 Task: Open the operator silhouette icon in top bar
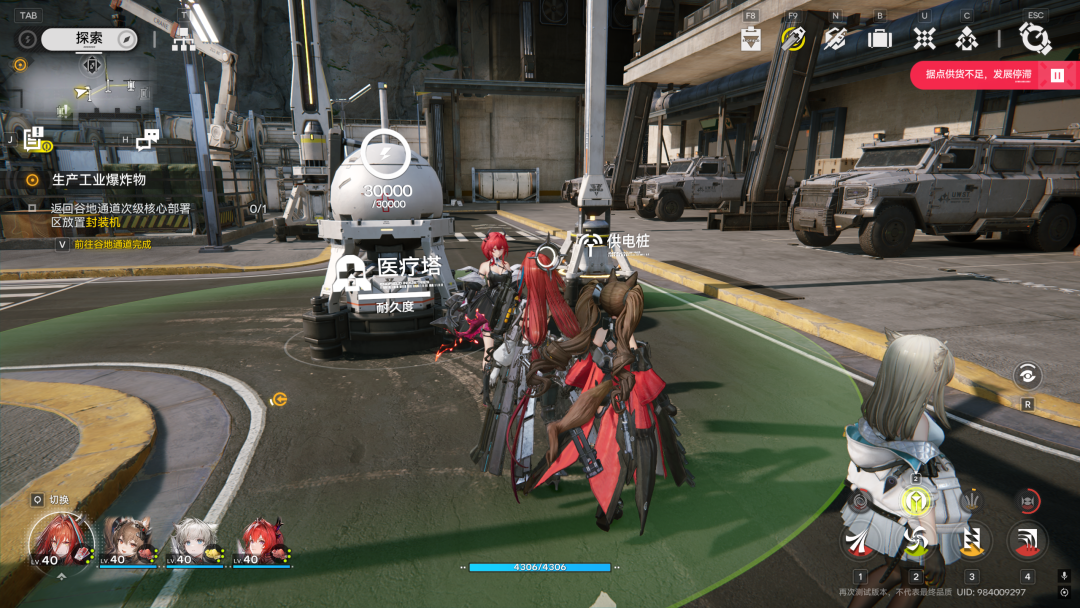click(966, 38)
